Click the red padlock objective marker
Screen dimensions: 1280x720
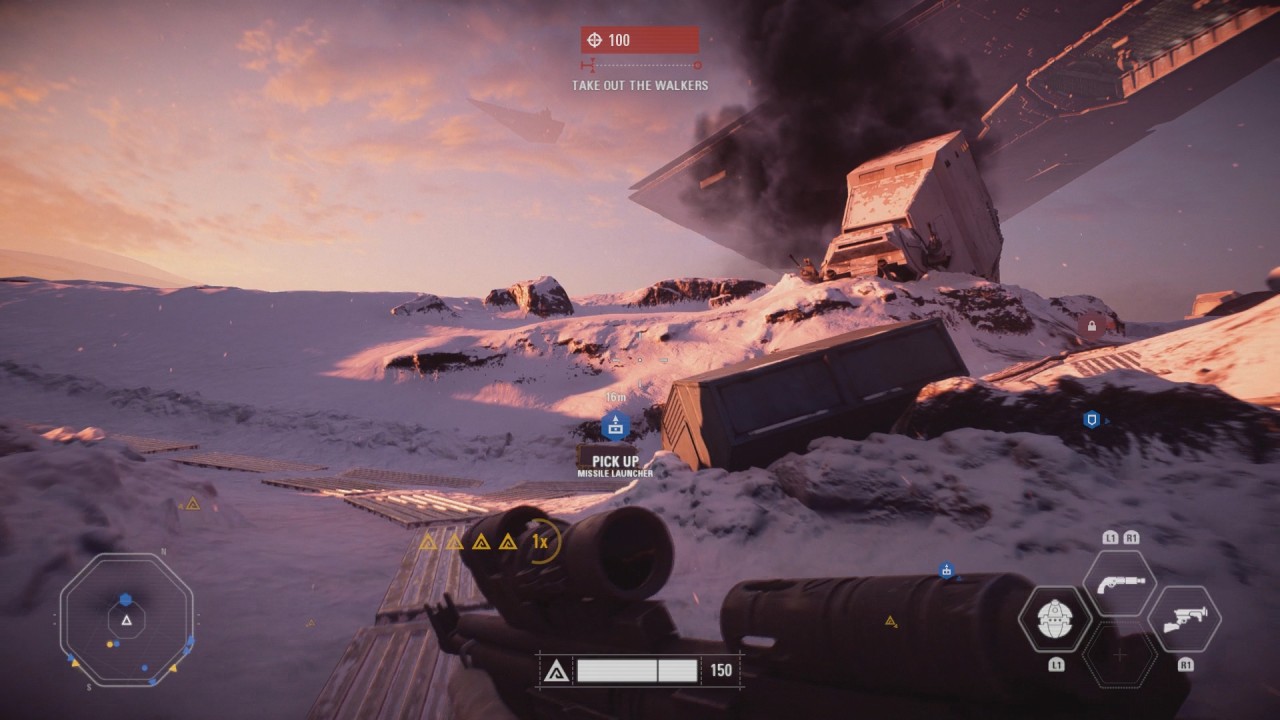click(x=1092, y=326)
